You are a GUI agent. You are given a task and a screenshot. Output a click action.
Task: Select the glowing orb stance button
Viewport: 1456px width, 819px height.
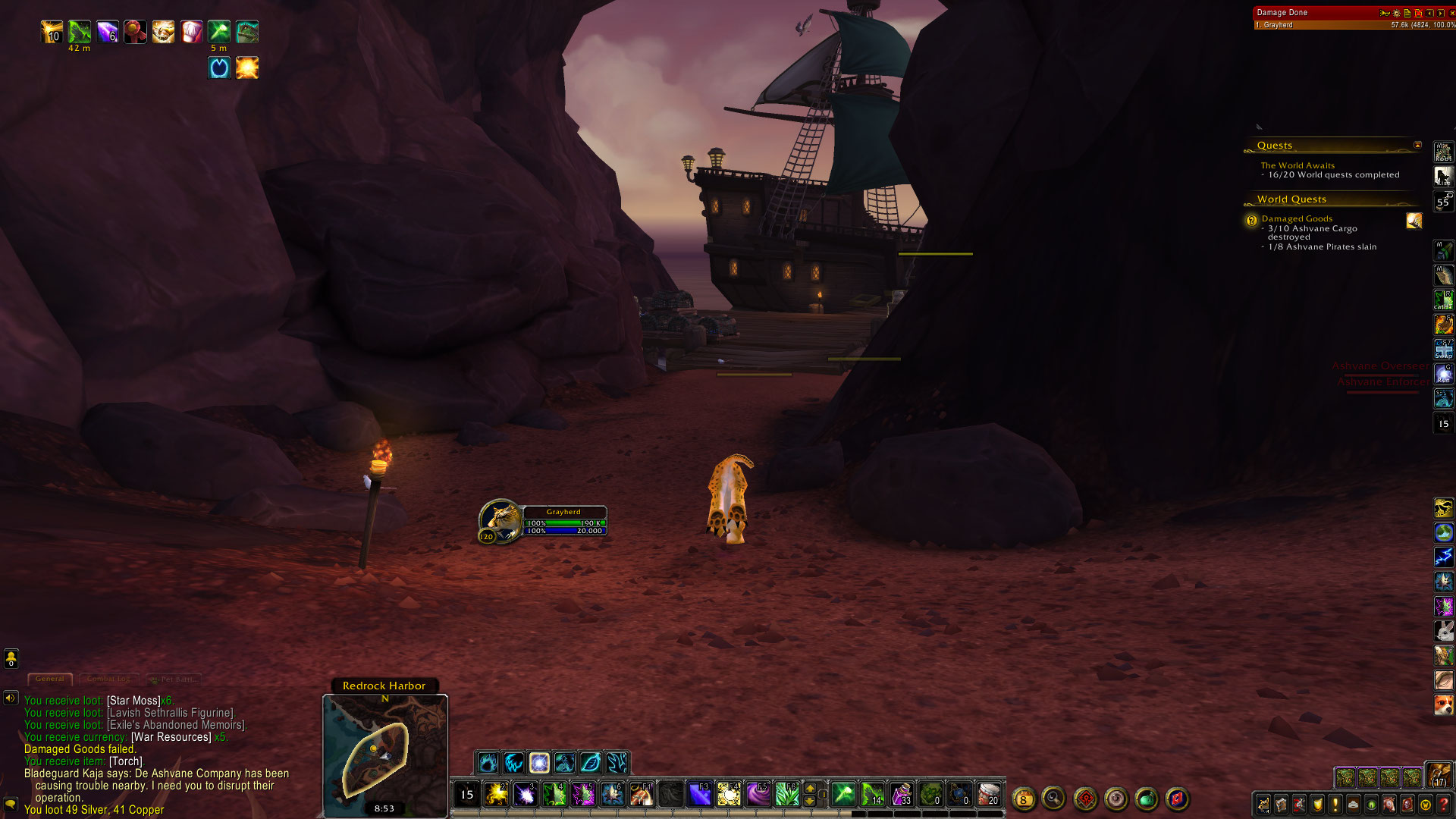click(x=539, y=762)
